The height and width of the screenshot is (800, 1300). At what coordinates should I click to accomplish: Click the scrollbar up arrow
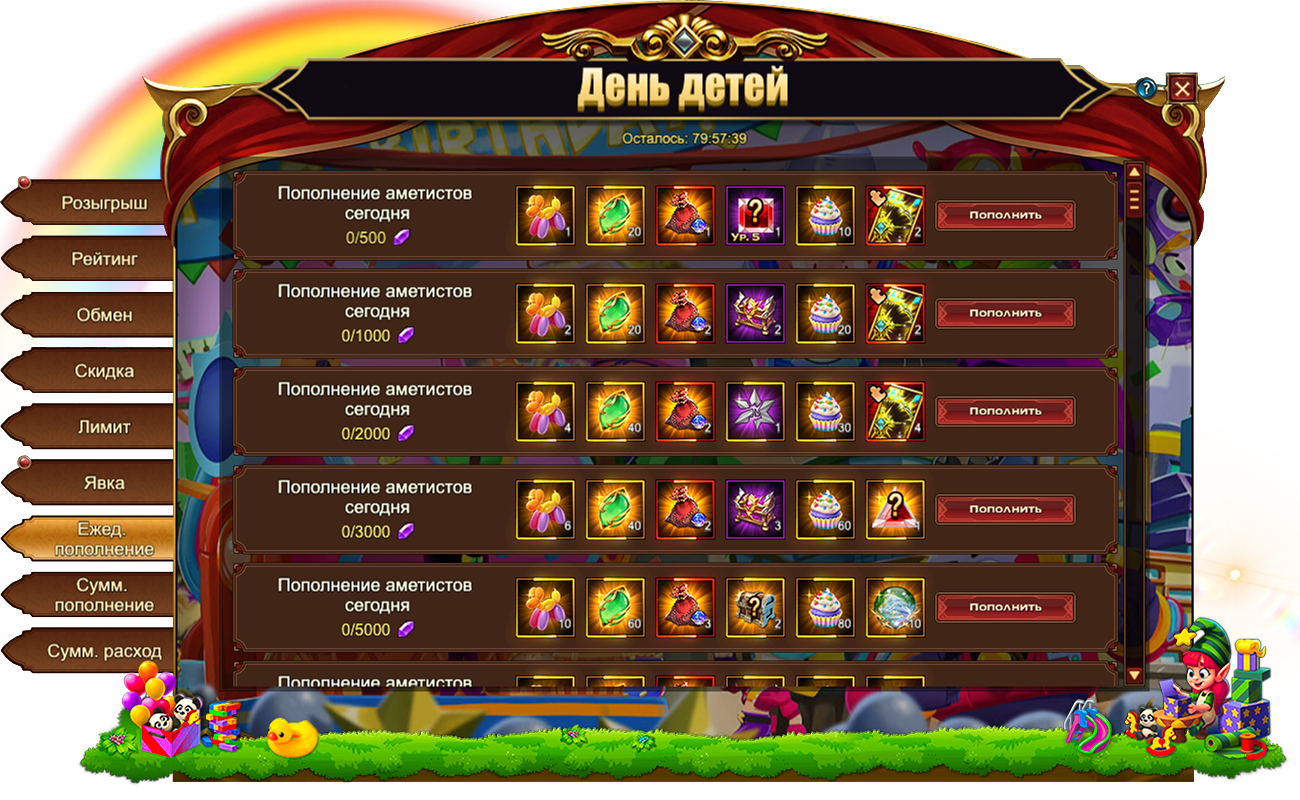click(x=1134, y=171)
